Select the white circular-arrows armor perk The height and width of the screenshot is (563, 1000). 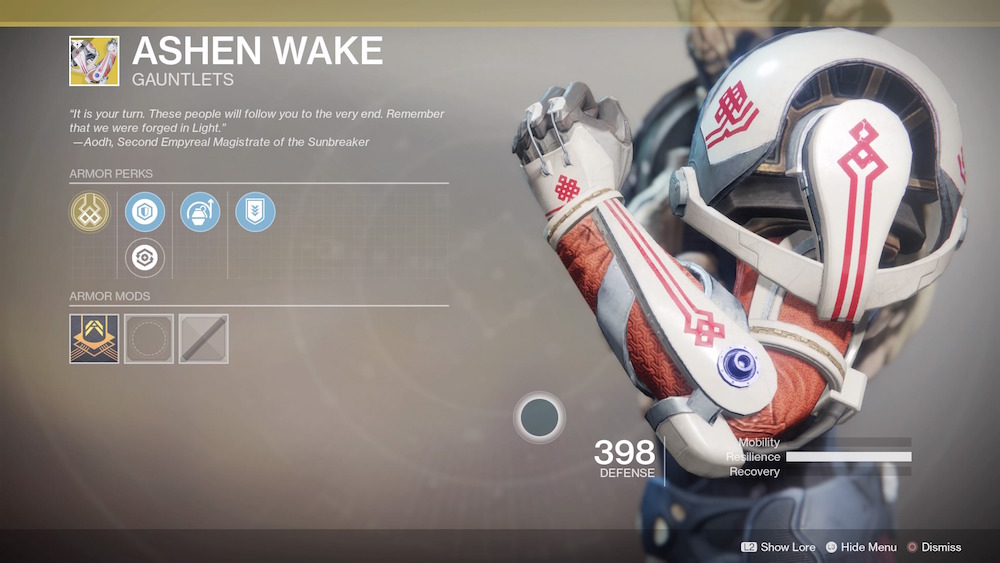tap(145, 258)
